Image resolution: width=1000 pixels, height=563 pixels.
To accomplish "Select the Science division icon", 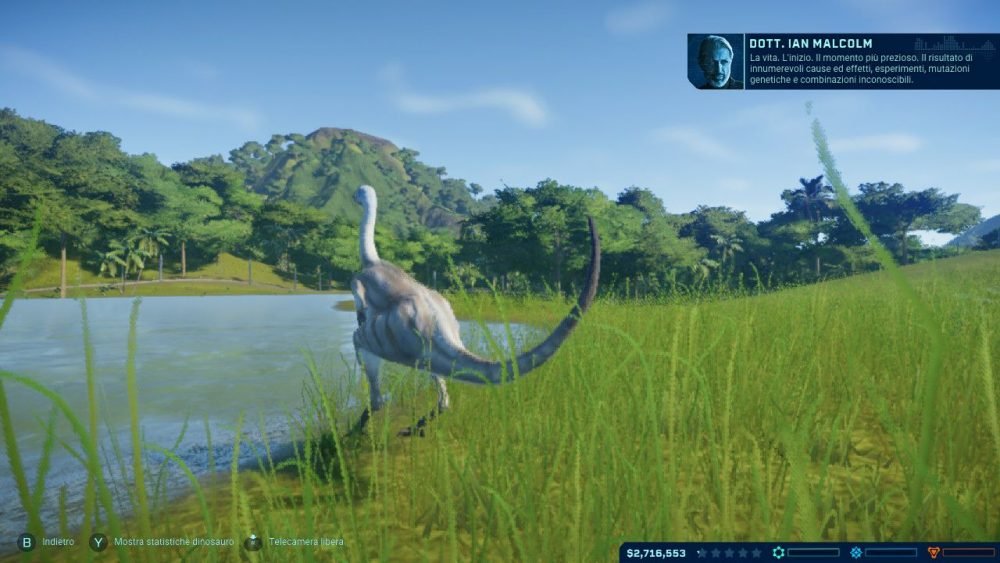I will click(x=778, y=552).
